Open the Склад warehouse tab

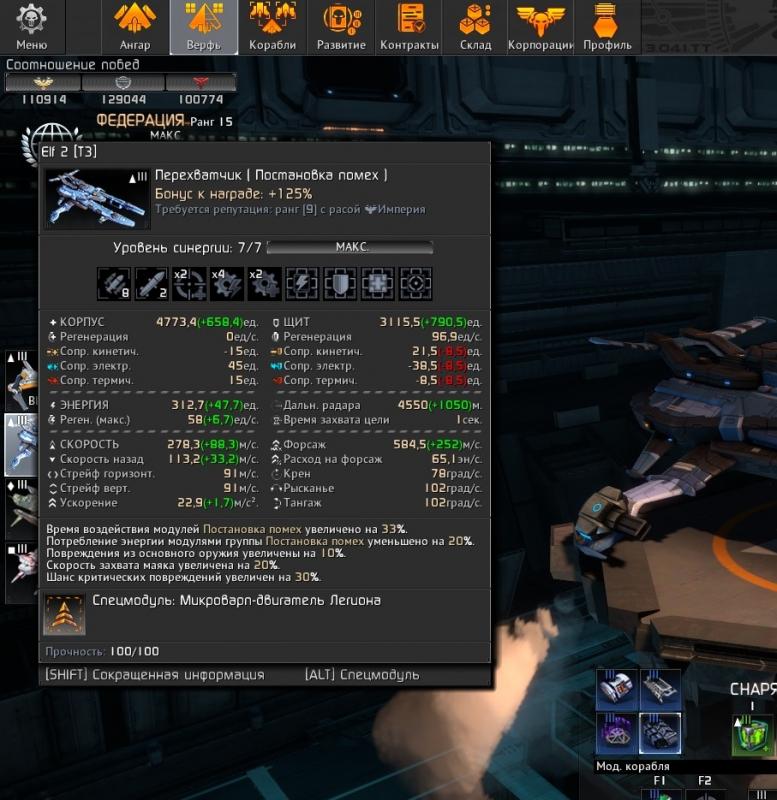coord(474,27)
